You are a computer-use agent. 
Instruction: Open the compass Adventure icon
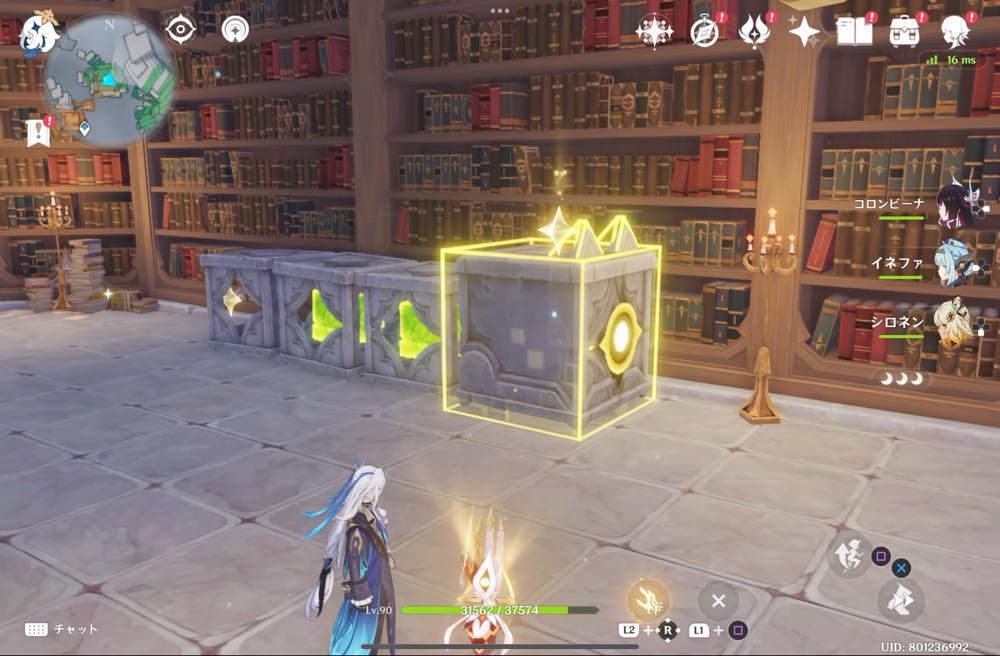tap(705, 31)
